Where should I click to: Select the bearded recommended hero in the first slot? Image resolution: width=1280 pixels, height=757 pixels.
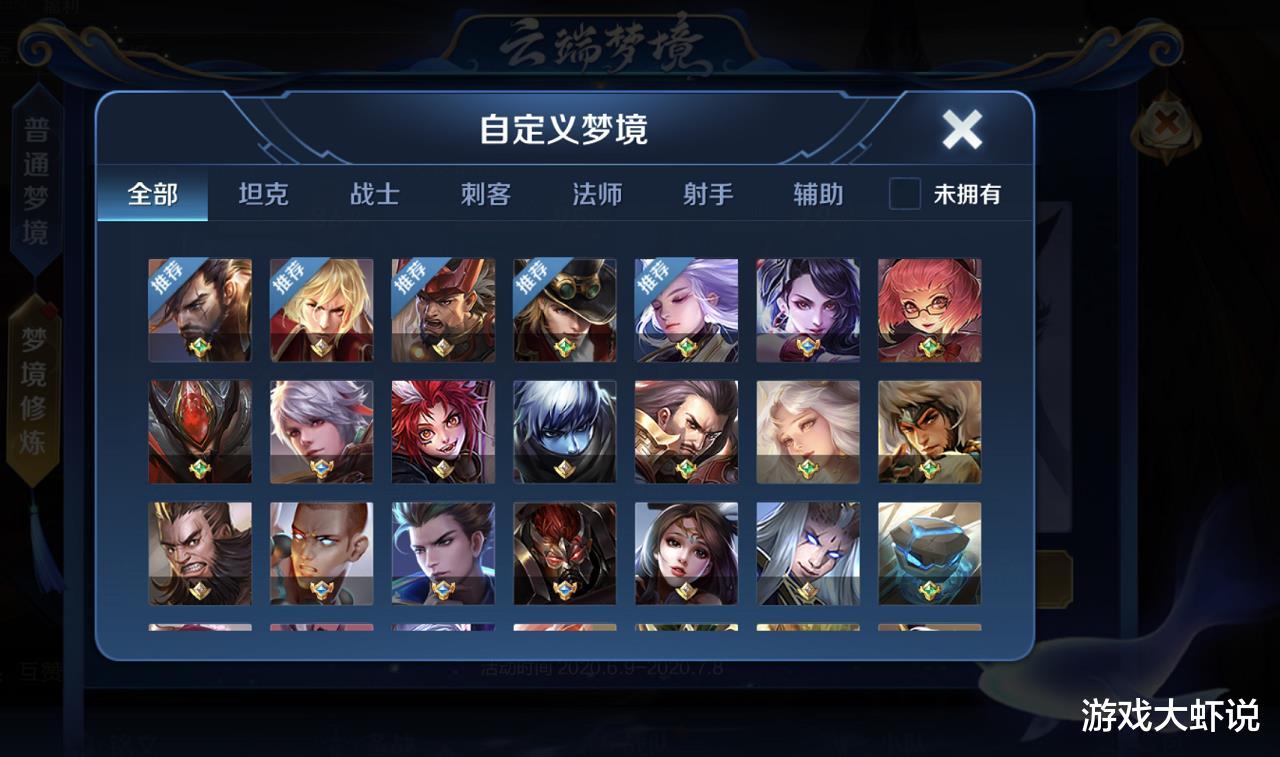point(199,310)
